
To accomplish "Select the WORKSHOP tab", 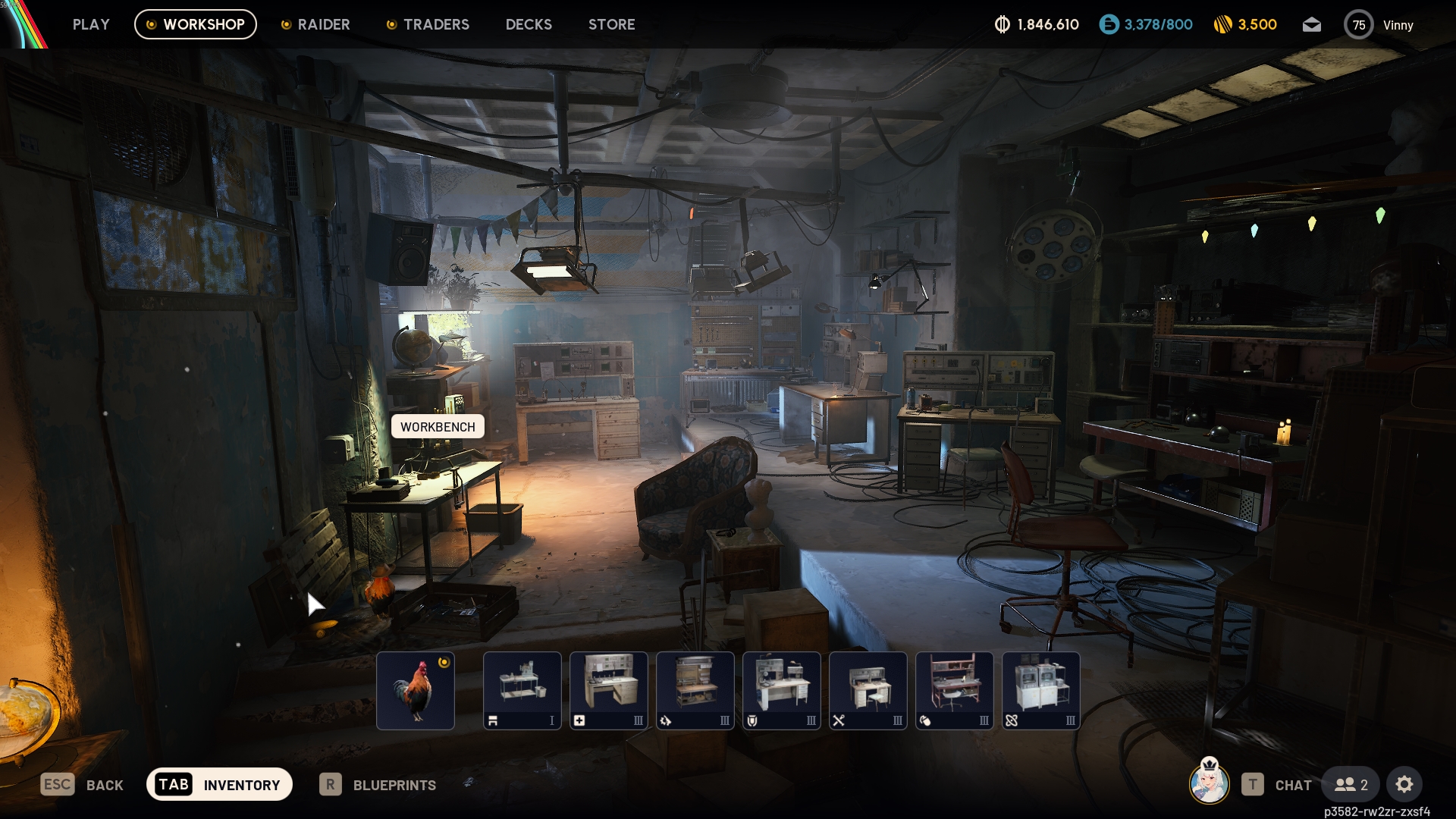I will [x=196, y=24].
